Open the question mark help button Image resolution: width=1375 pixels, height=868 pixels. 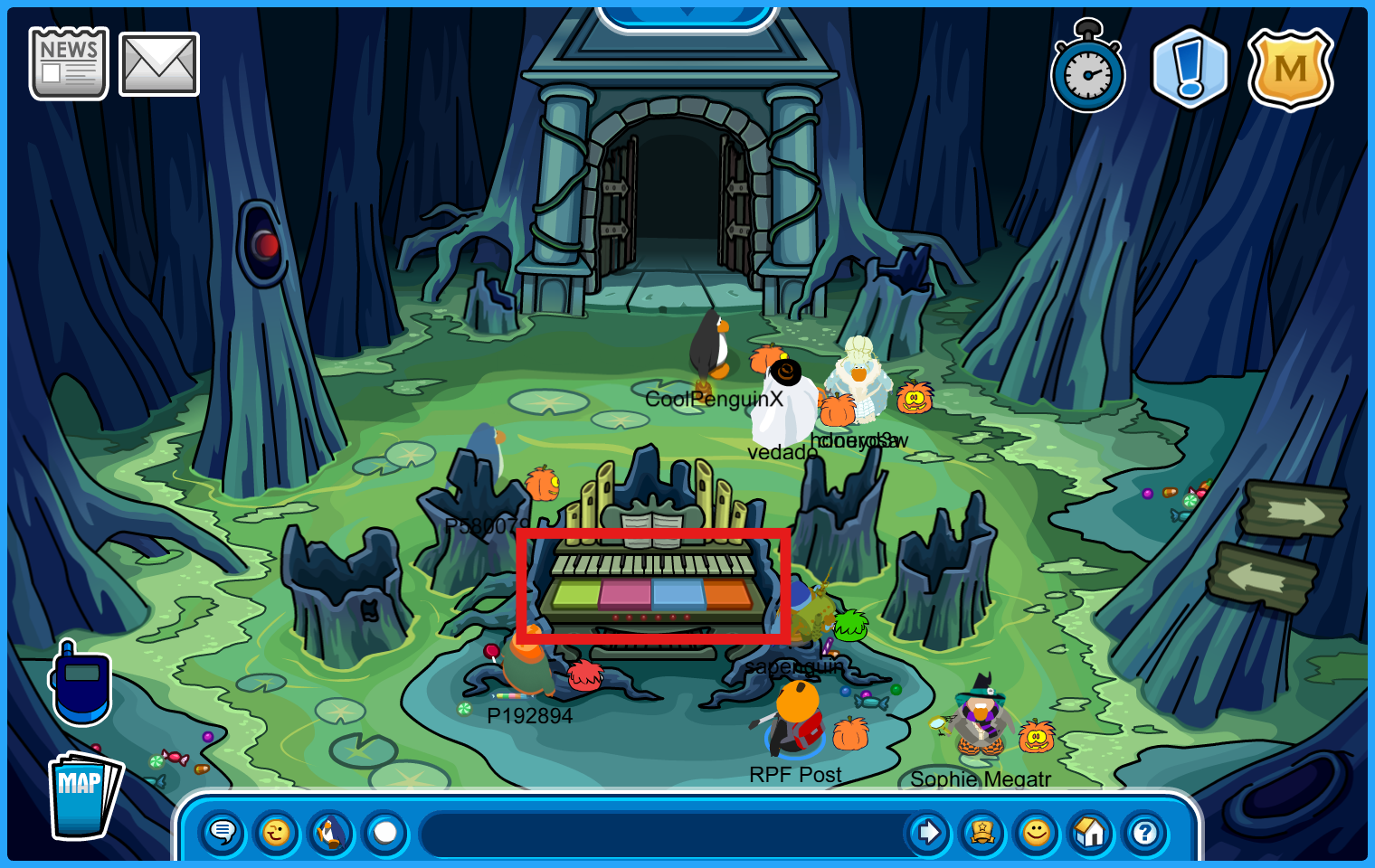pyautogui.click(x=1145, y=832)
